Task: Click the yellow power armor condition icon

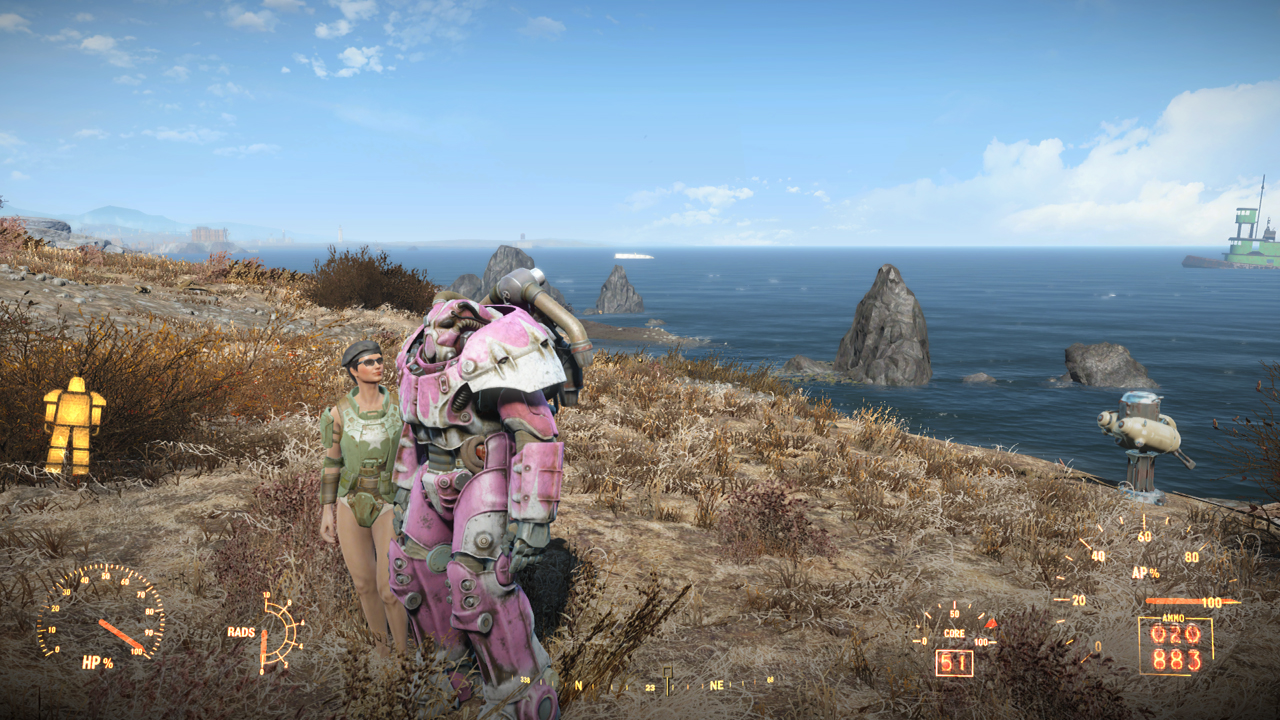Action: point(74,425)
